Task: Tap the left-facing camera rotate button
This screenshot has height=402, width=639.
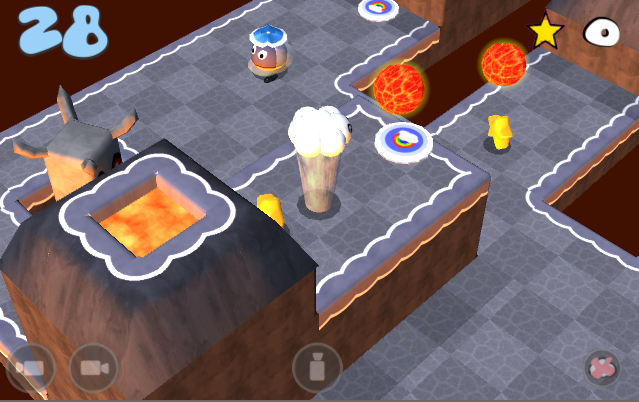Action: (x=30, y=369)
